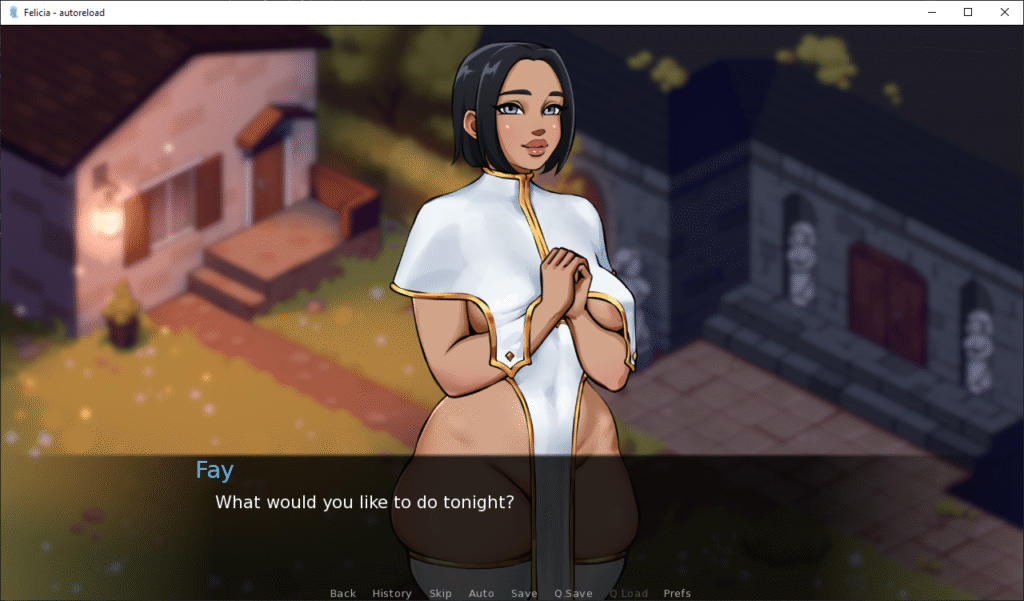This screenshot has width=1024, height=601.
Task: Activate Skip mode
Action: pos(440,593)
